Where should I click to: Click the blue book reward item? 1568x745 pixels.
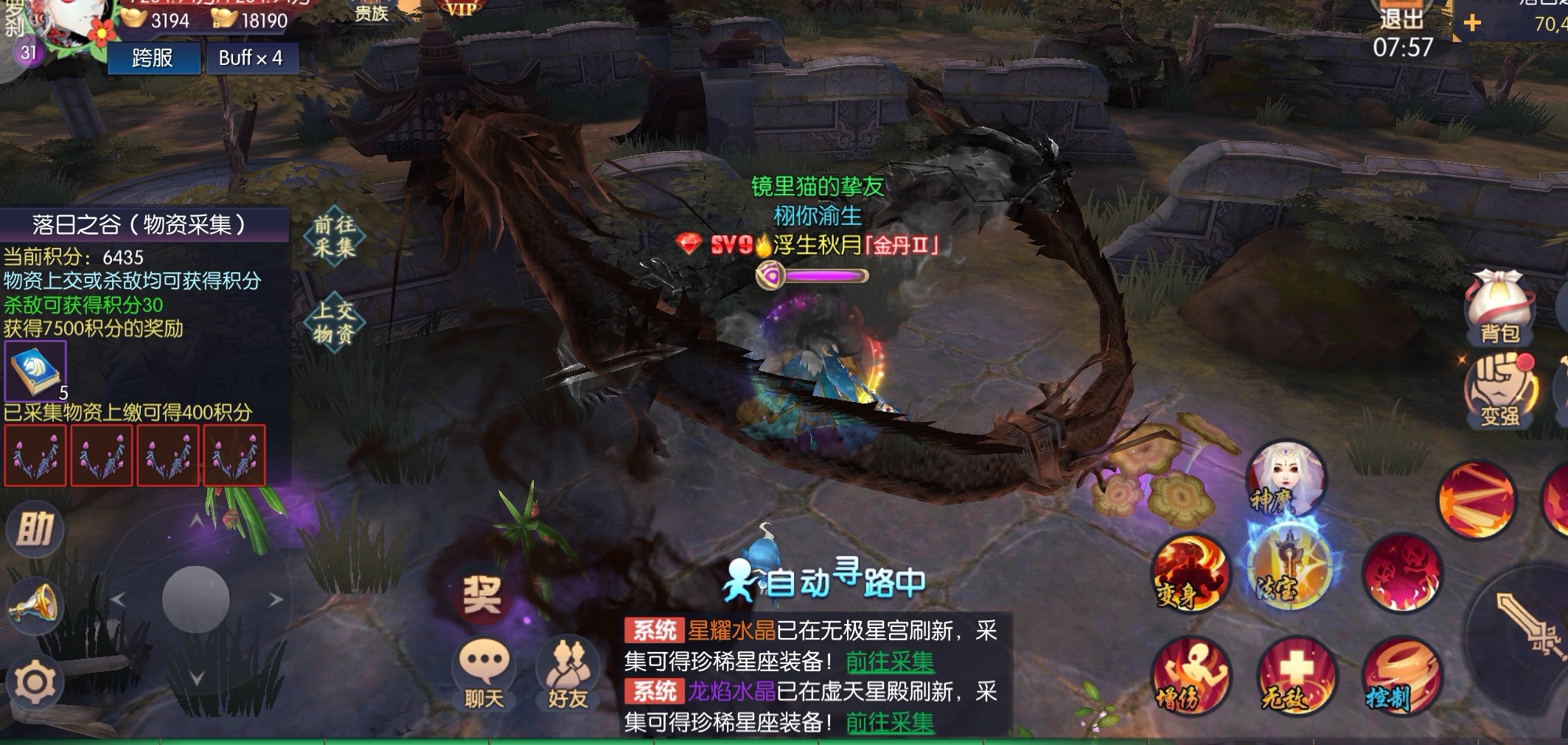pyautogui.click(x=35, y=370)
